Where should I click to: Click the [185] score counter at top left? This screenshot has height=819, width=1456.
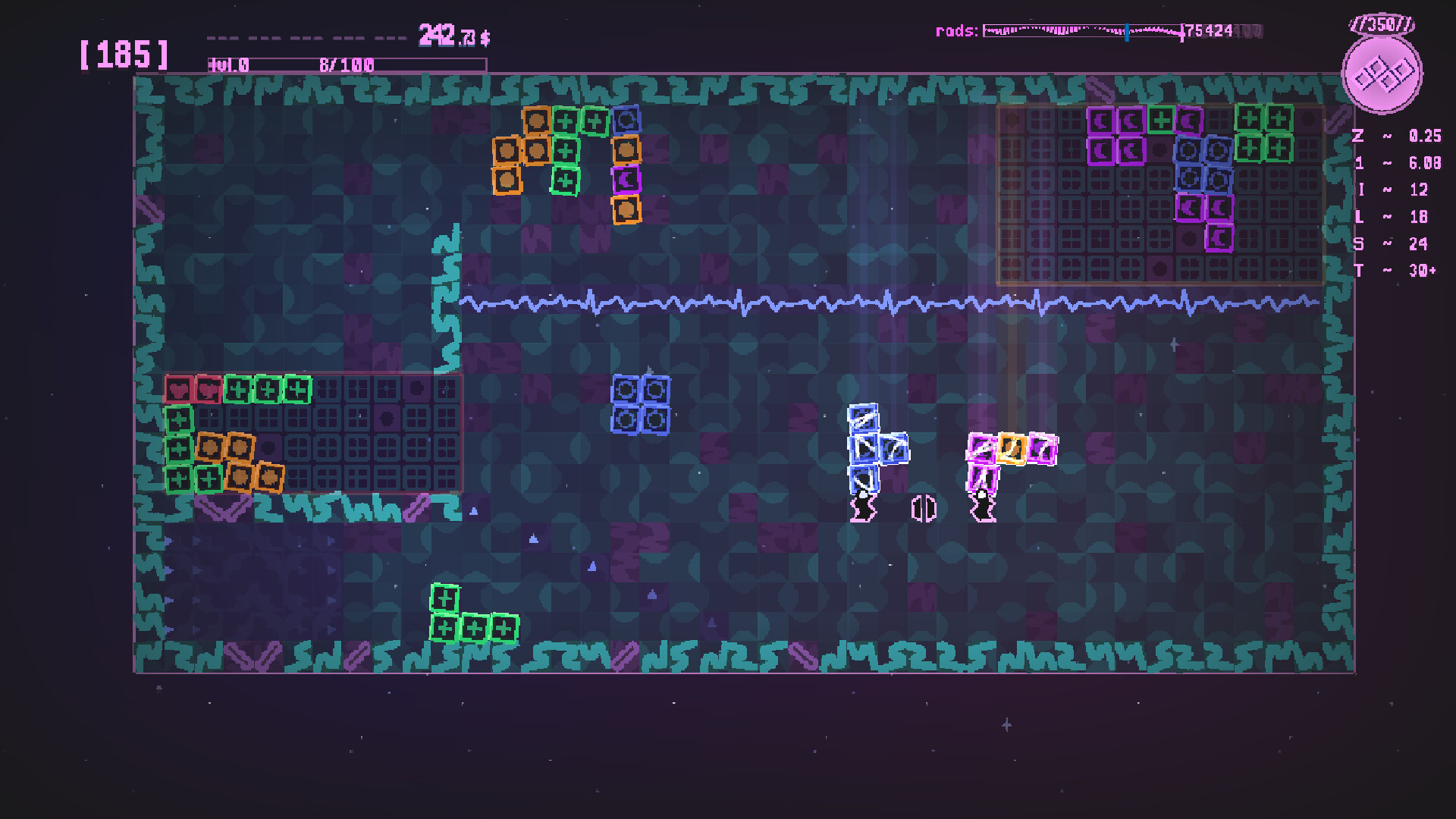pyautogui.click(x=124, y=55)
